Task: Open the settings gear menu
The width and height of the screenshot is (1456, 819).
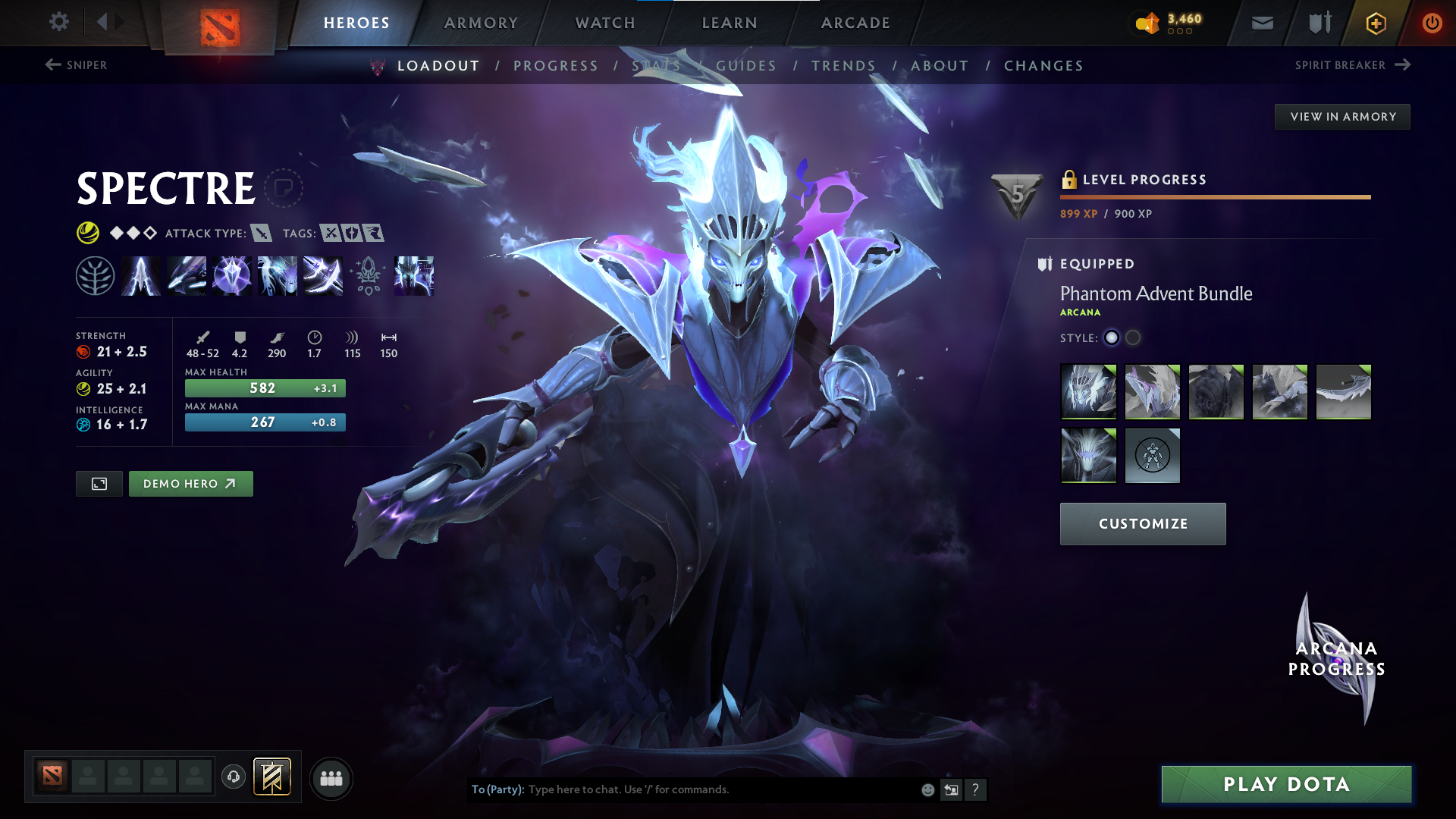Action: pos(59,23)
